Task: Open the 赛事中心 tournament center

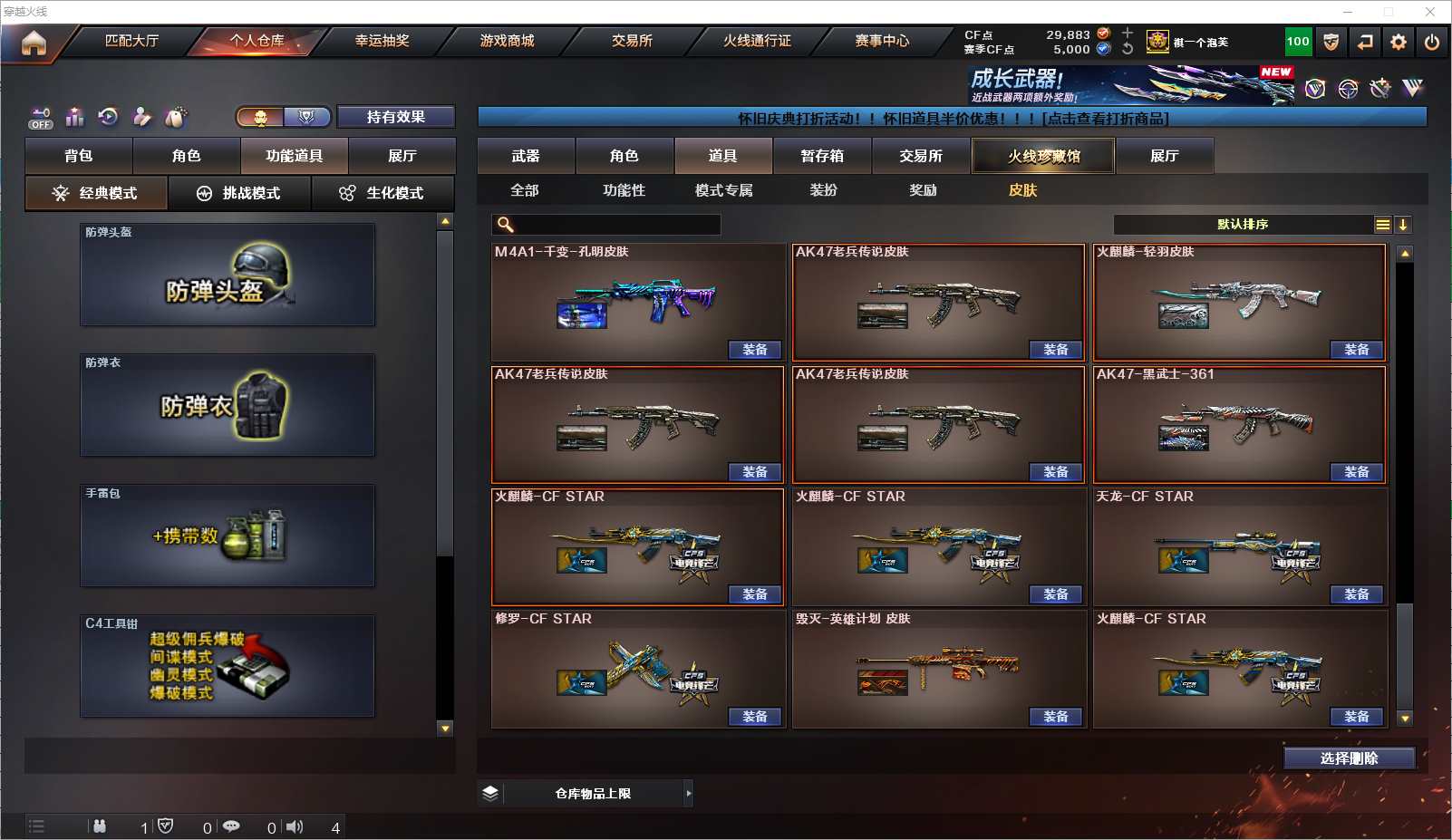Action: [x=882, y=41]
